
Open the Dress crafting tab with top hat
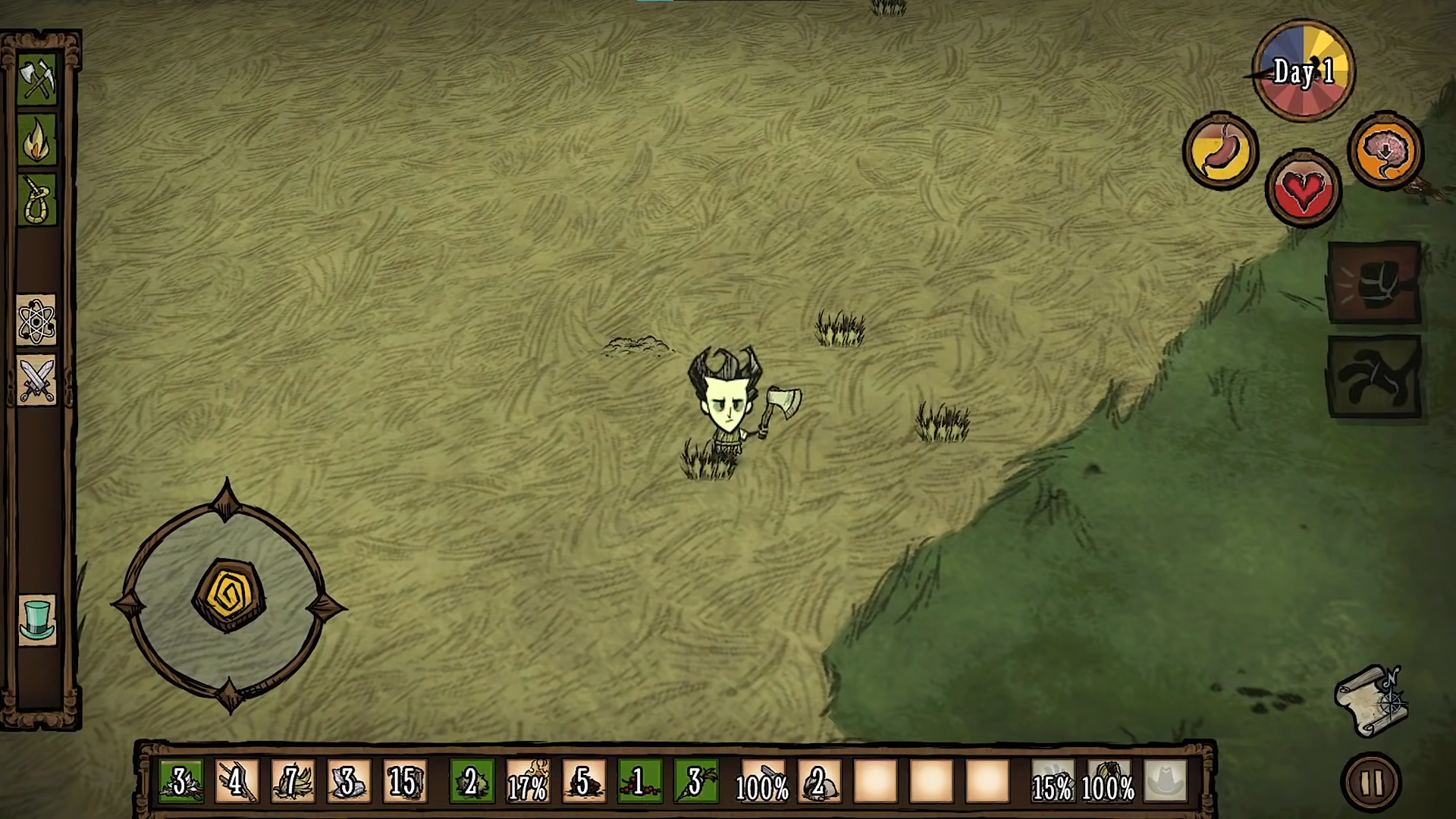tap(36, 620)
